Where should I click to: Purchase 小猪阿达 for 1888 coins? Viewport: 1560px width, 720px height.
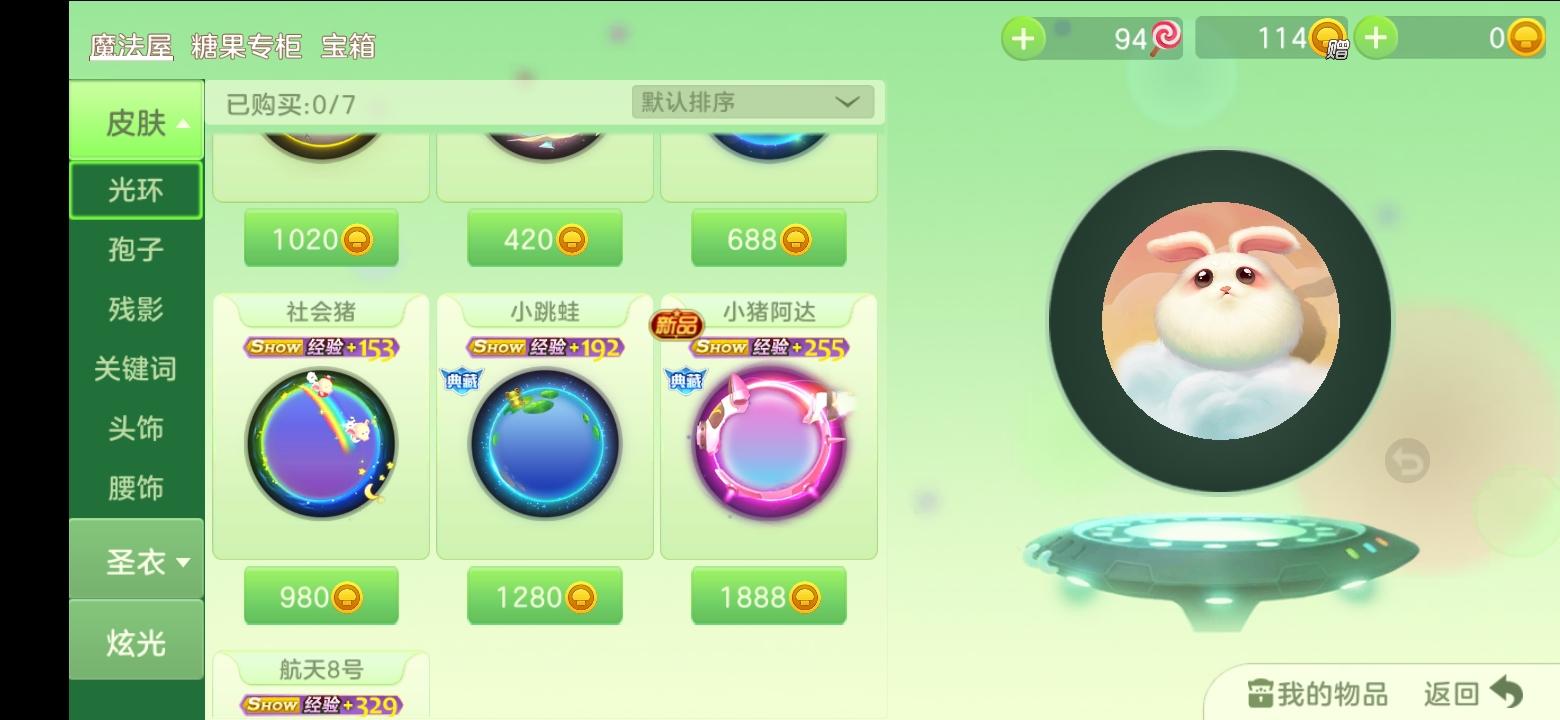pyautogui.click(x=767, y=595)
